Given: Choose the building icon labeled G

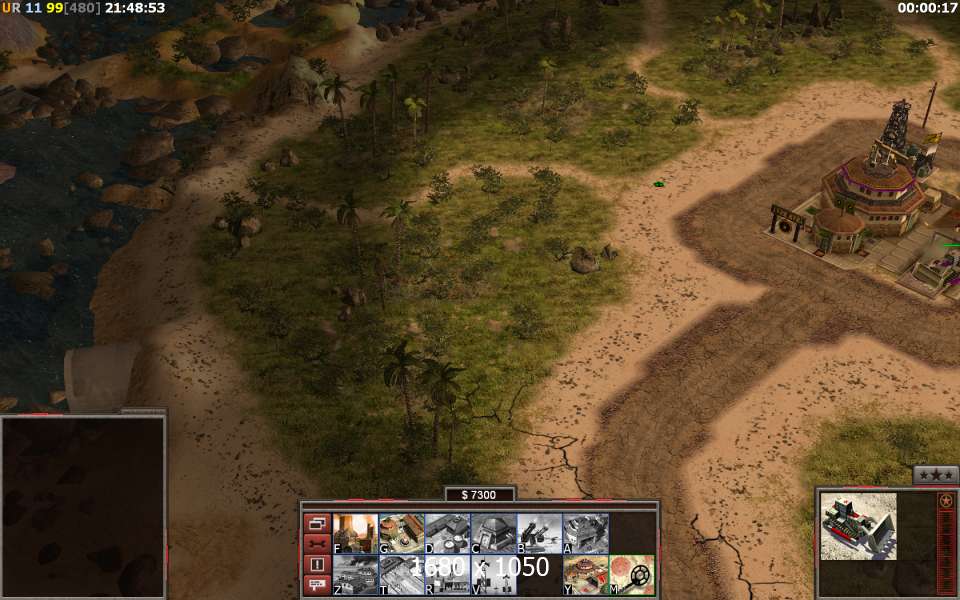Looking at the screenshot, I should click(401, 533).
